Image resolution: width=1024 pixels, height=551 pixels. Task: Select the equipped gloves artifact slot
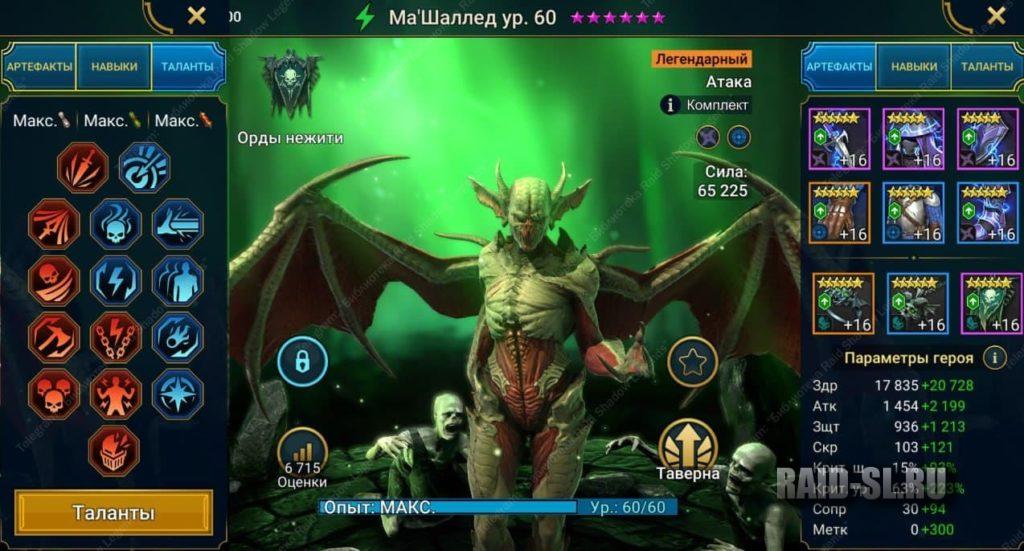(x=841, y=212)
